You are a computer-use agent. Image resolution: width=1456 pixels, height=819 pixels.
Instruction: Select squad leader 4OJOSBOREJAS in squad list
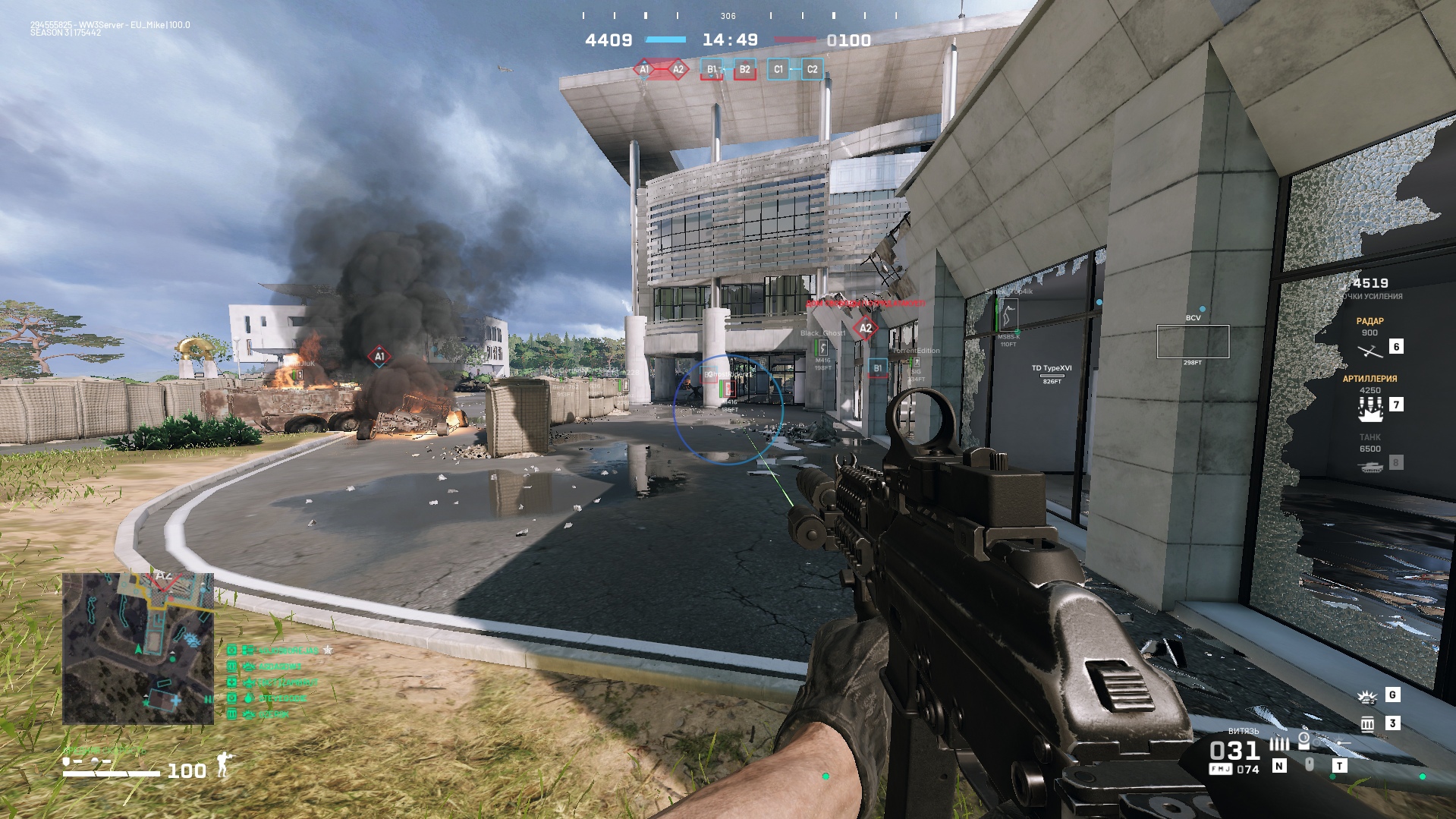(288, 650)
